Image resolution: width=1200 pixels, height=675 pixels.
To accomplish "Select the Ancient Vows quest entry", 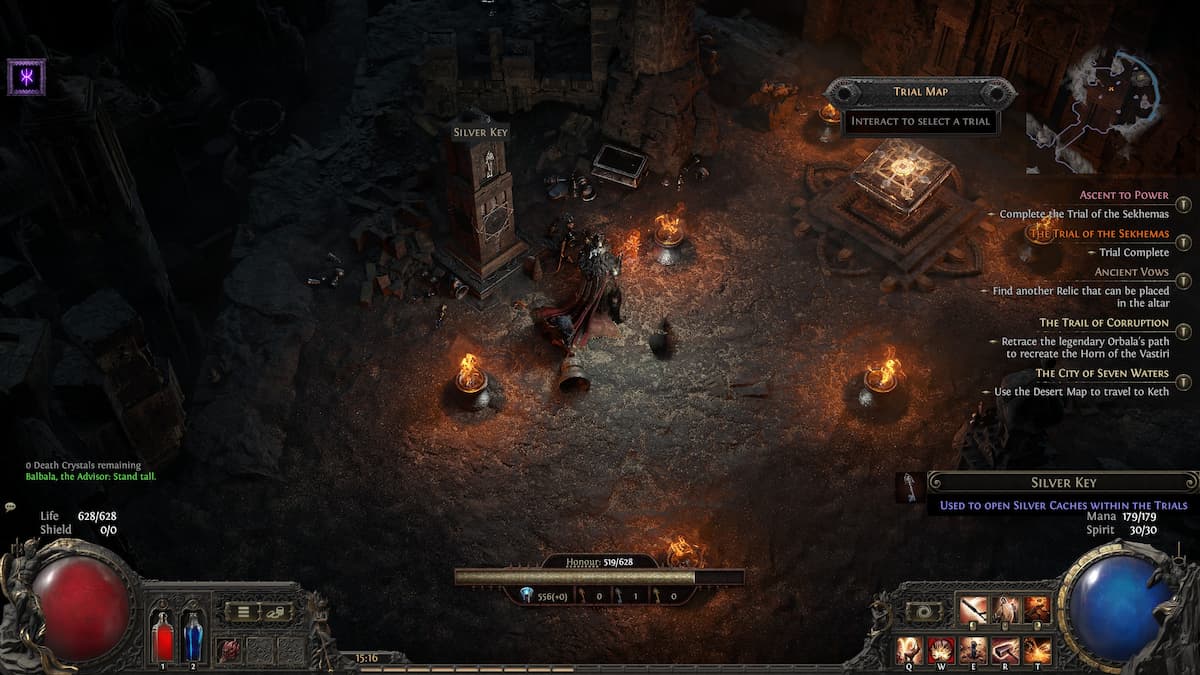I will tap(1131, 272).
